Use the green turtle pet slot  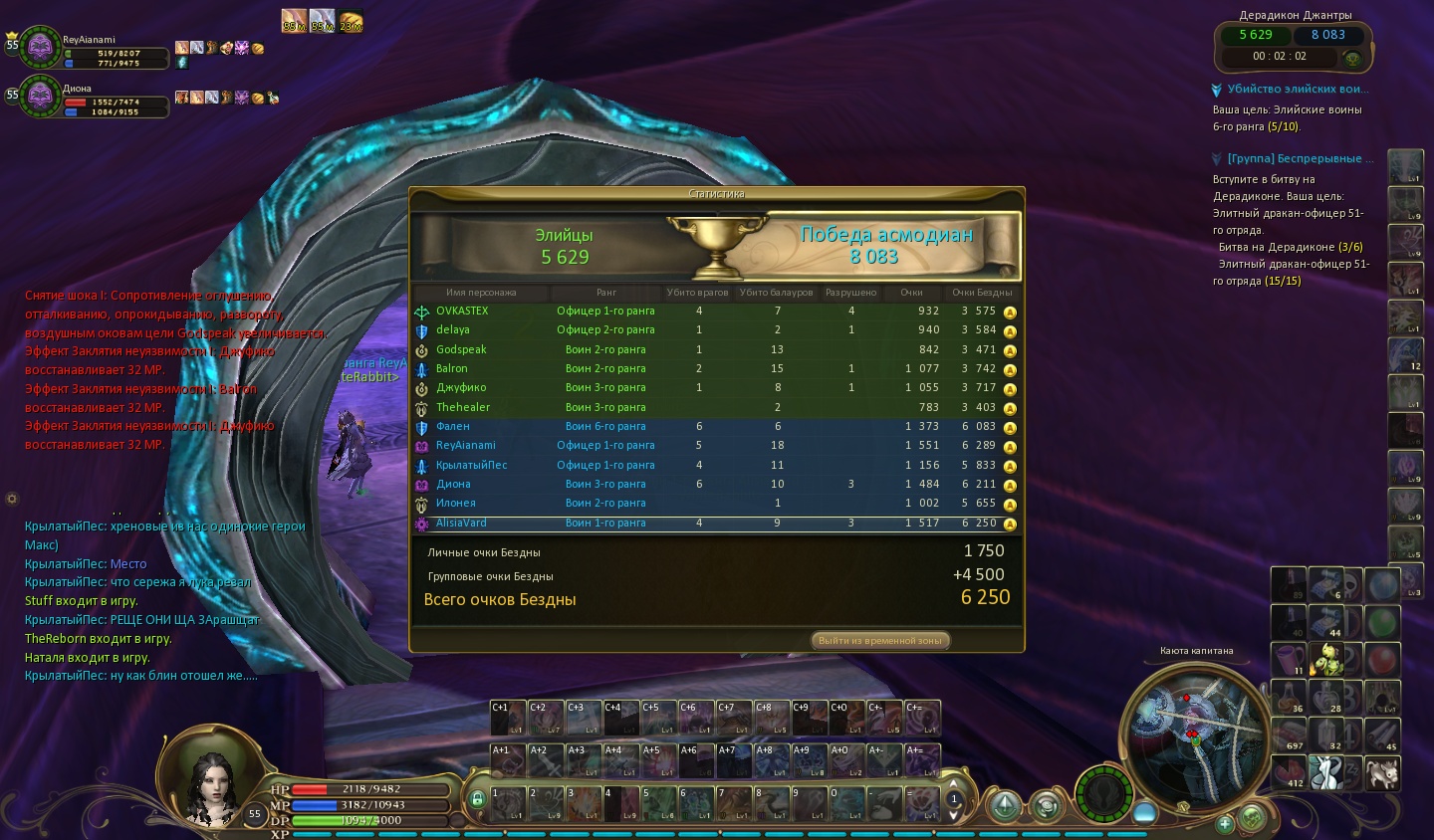point(1328,659)
